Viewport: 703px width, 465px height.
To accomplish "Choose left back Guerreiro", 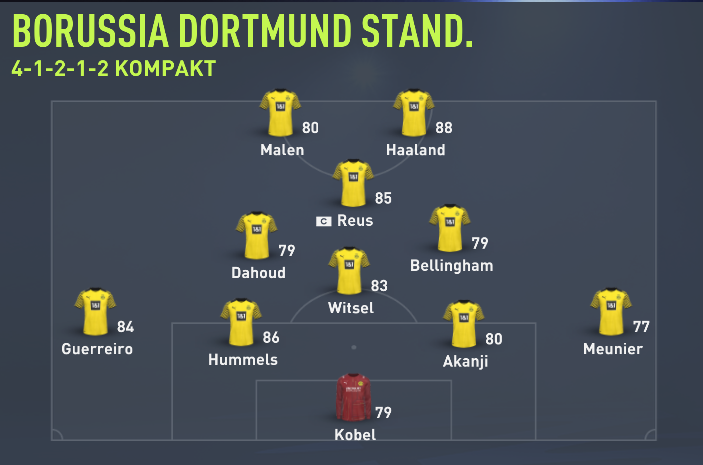I will pyautogui.click(x=96, y=313).
